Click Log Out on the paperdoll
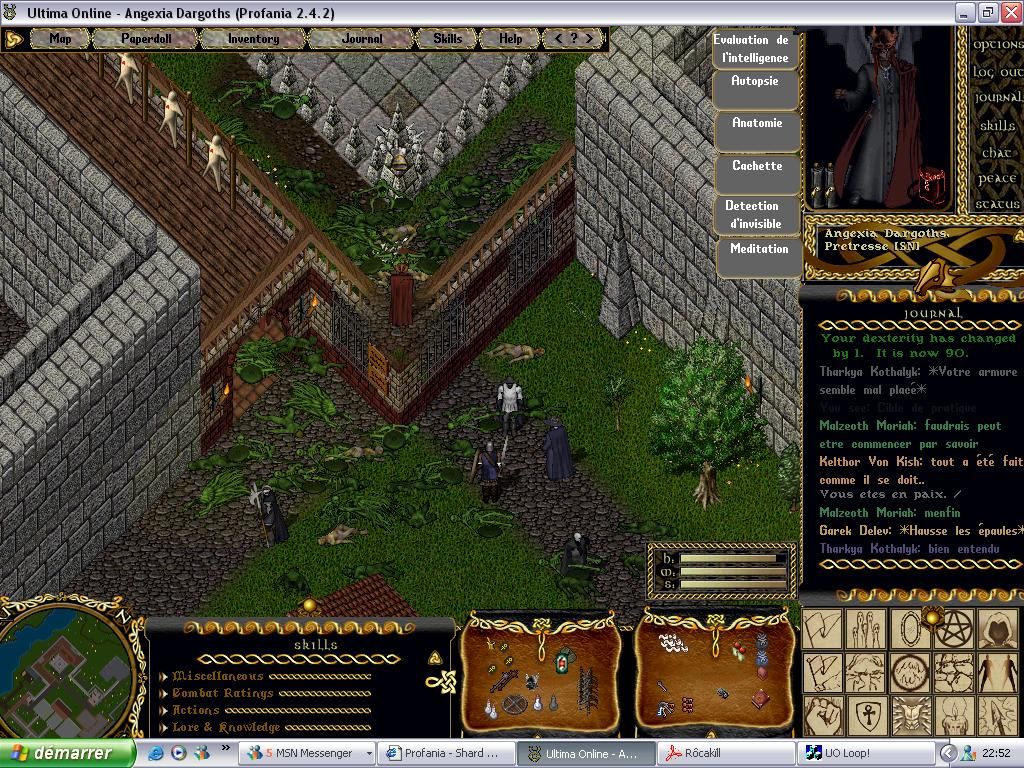The width and height of the screenshot is (1024, 768). click(x=997, y=72)
